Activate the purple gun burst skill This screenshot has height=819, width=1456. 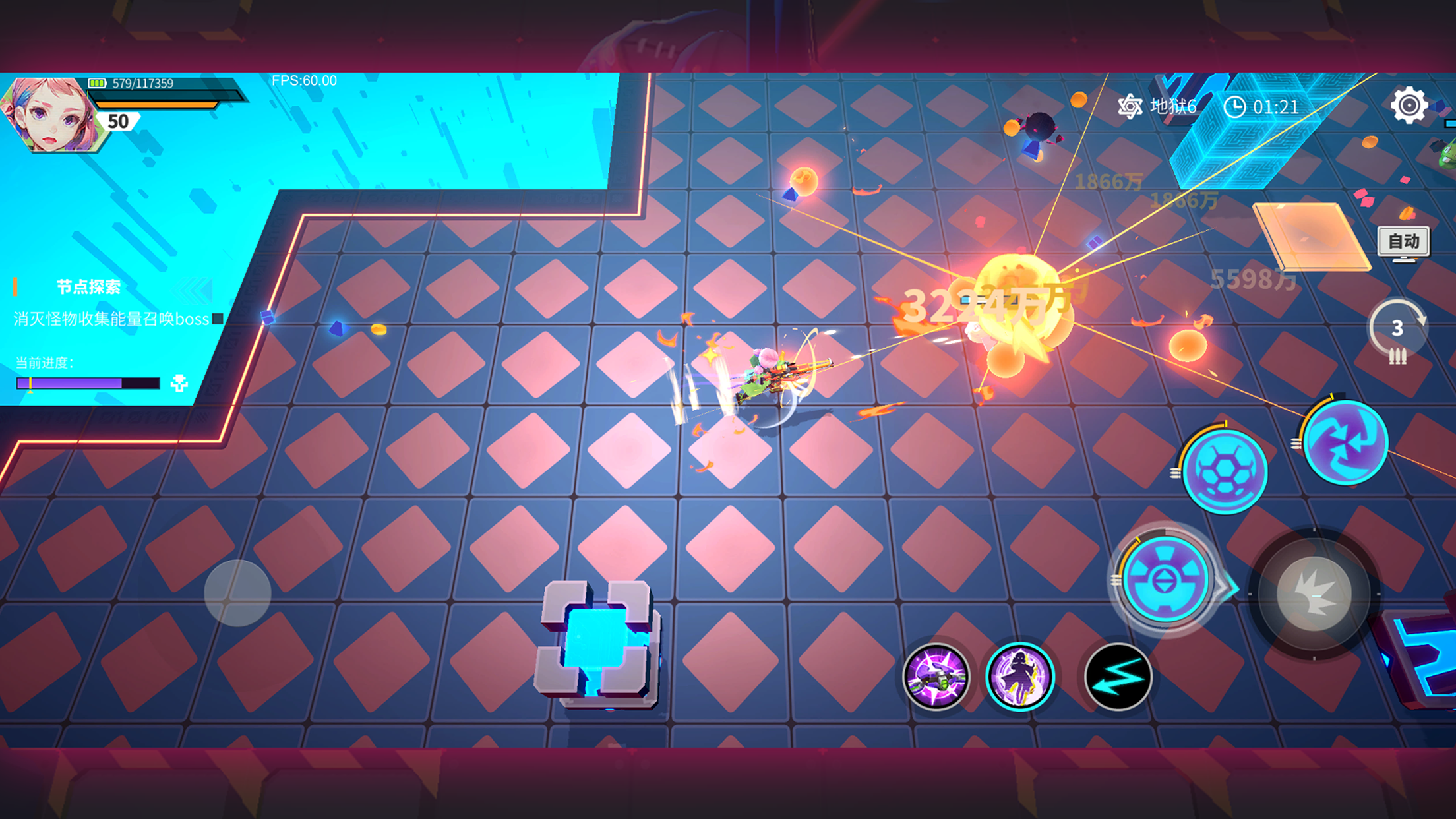point(936,677)
